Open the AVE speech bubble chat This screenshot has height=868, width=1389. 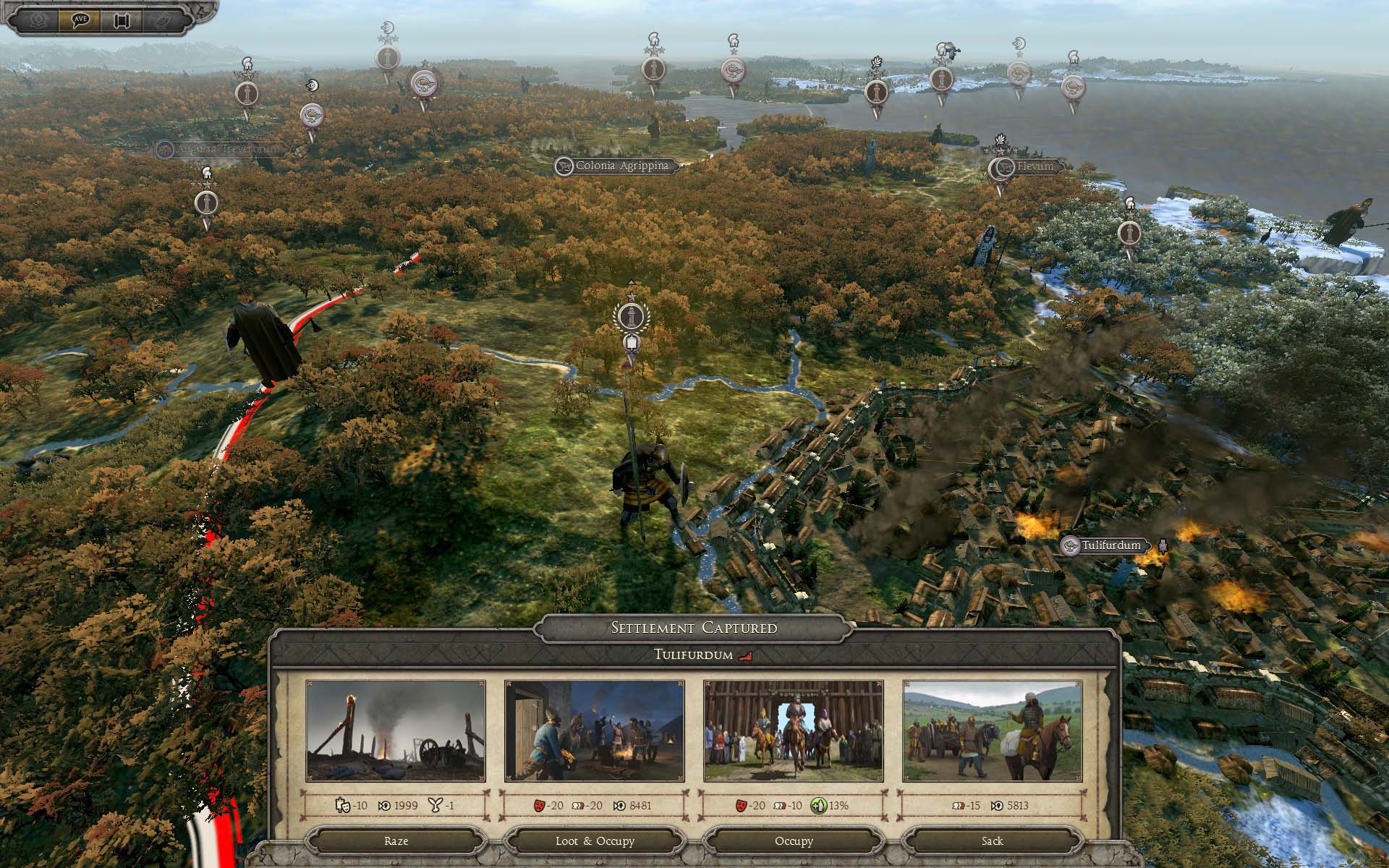(80, 20)
